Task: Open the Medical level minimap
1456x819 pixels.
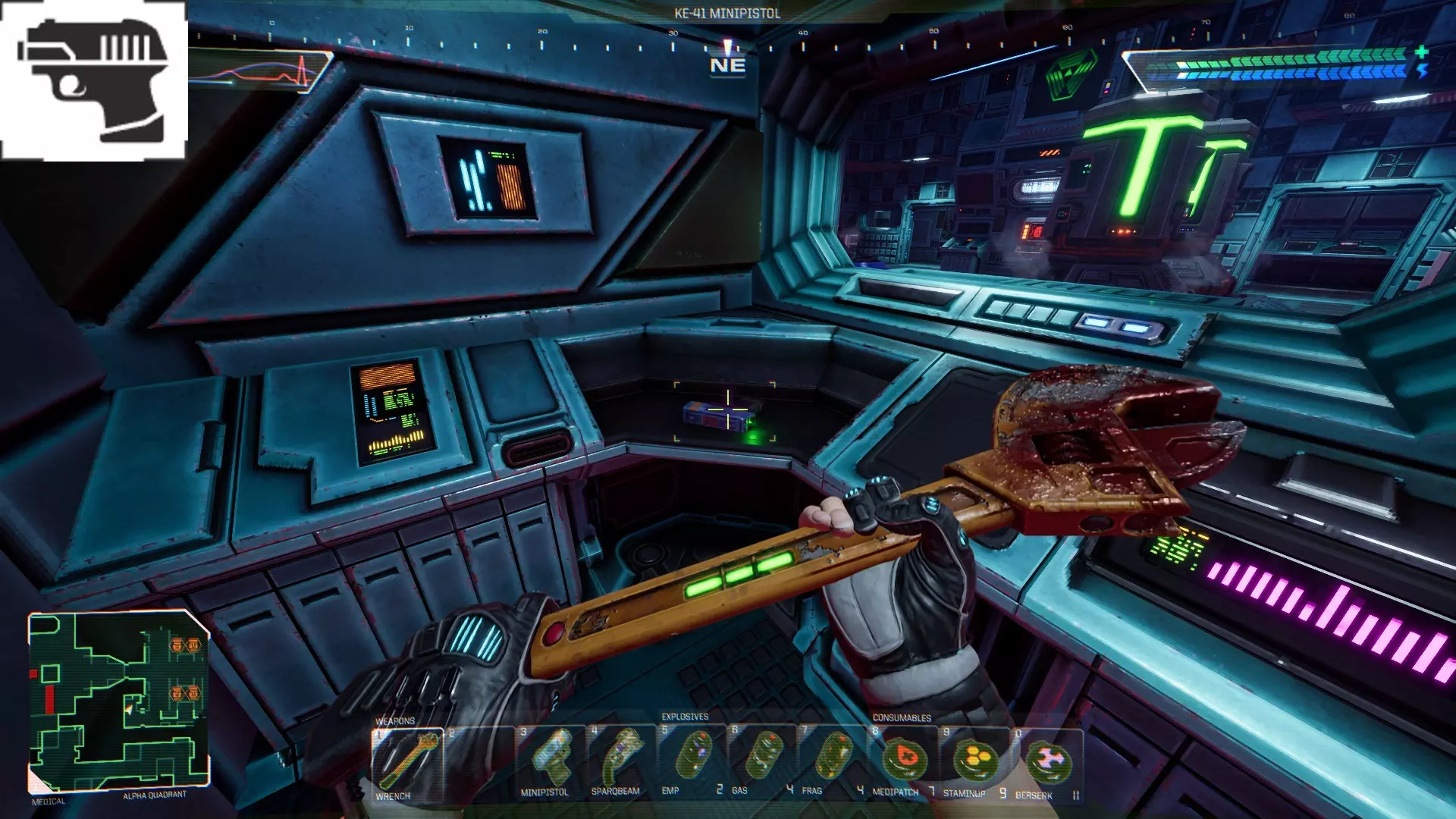Action: click(x=118, y=701)
